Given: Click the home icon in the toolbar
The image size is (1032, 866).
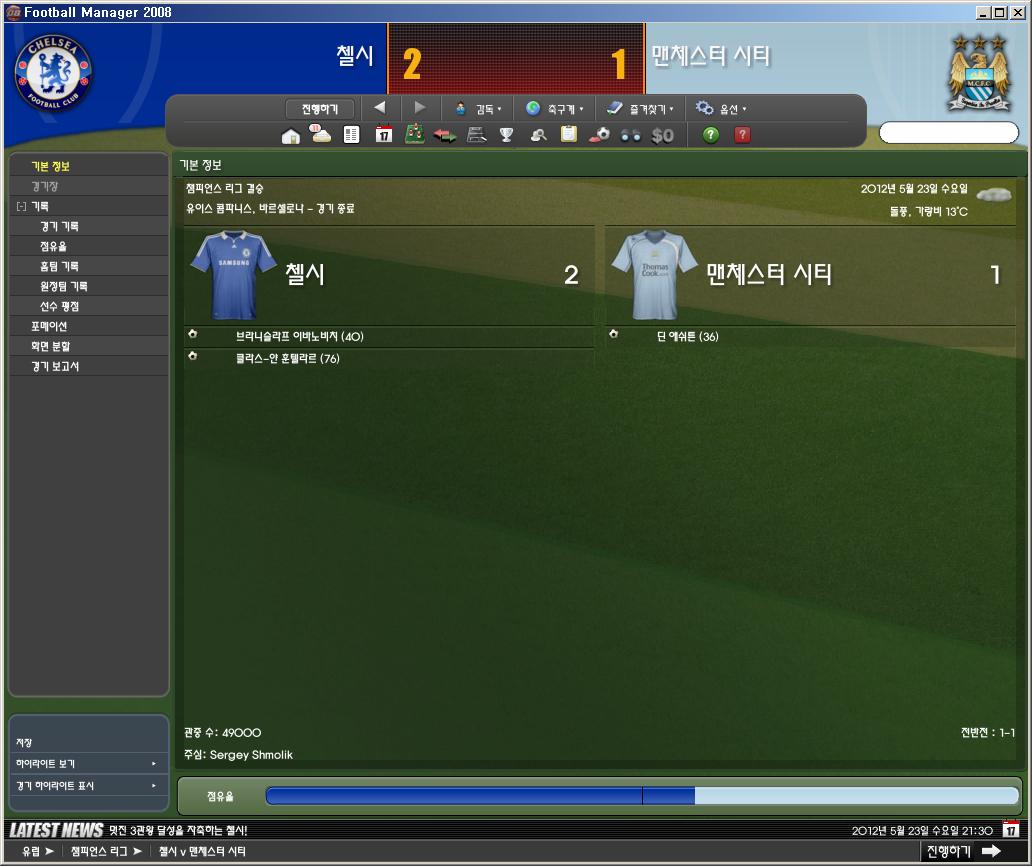Looking at the screenshot, I should (x=291, y=136).
